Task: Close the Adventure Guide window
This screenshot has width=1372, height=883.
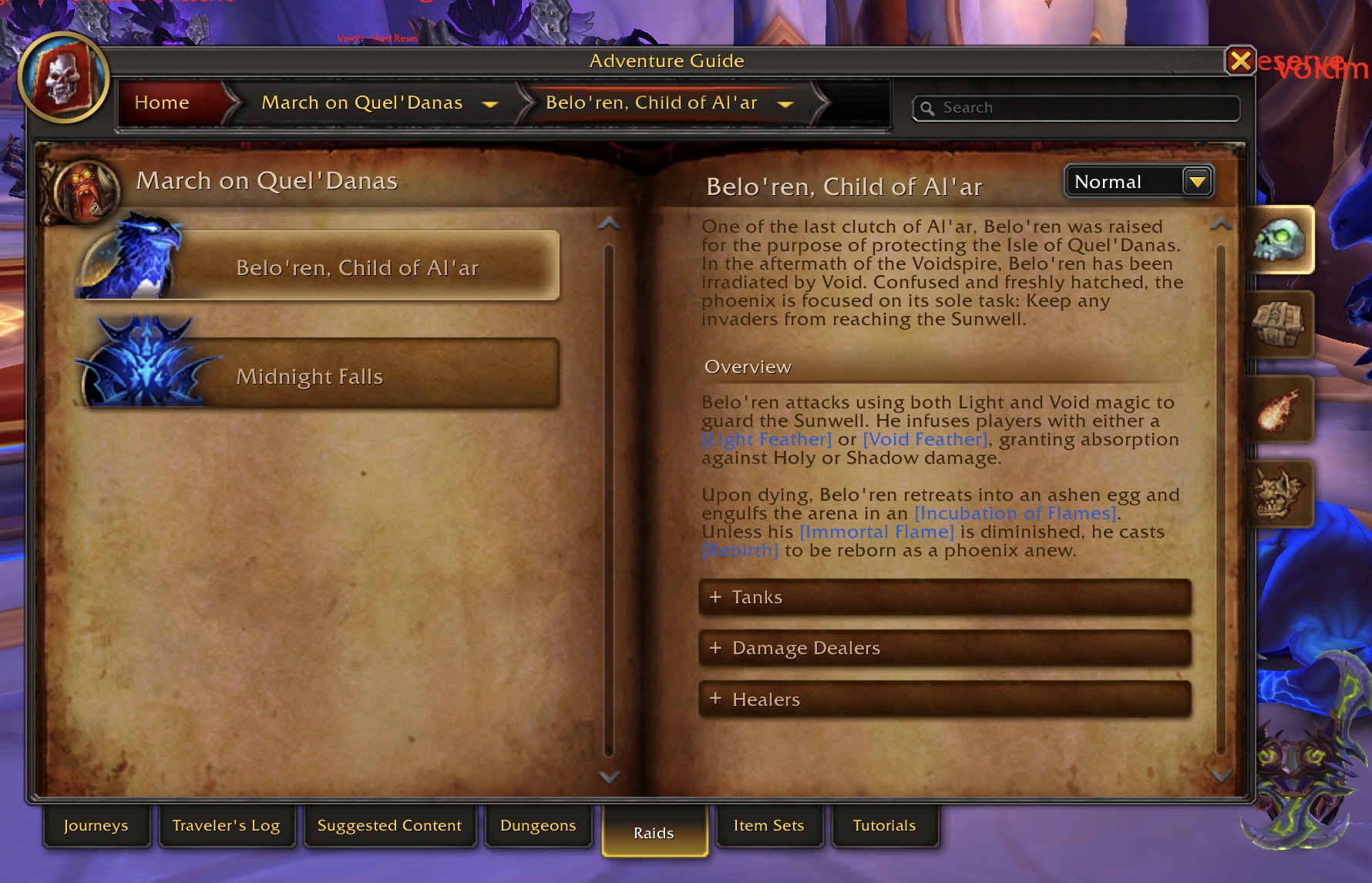Action: (1240, 60)
